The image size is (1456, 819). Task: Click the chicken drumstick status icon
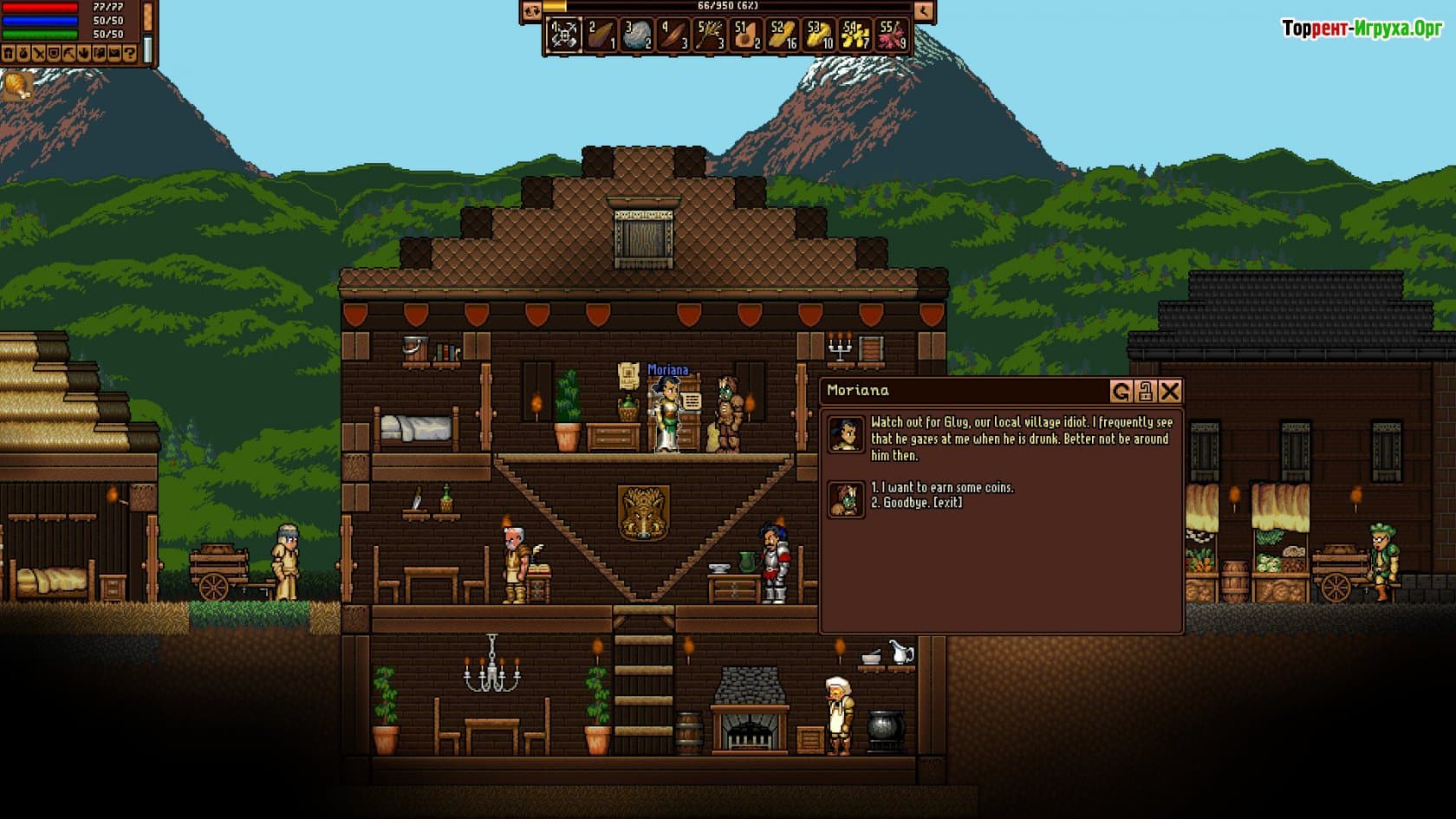[x=16, y=85]
